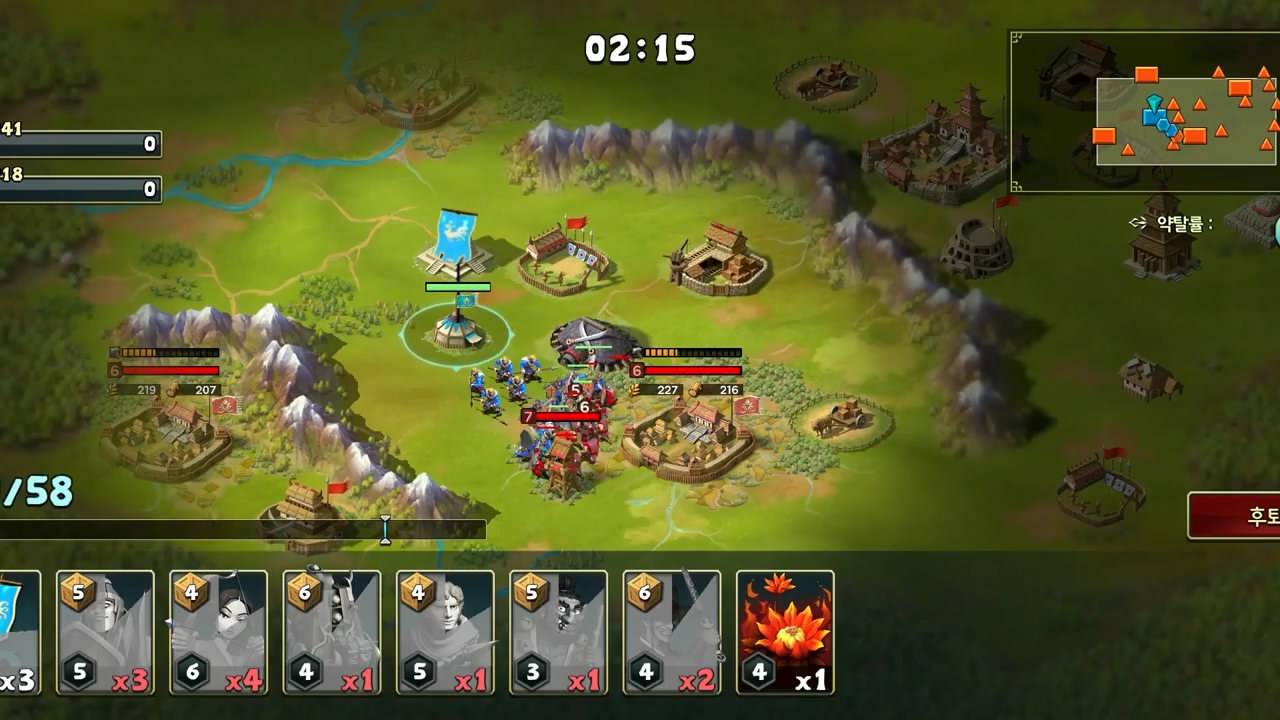
Task: Choose the black-hat bearded hero card
Action: point(558,632)
